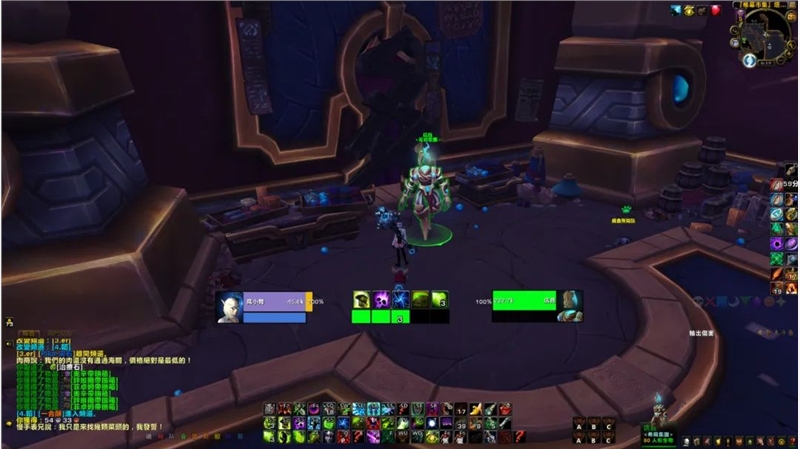
Task: Click the player portrait frame
Action: 230,306
